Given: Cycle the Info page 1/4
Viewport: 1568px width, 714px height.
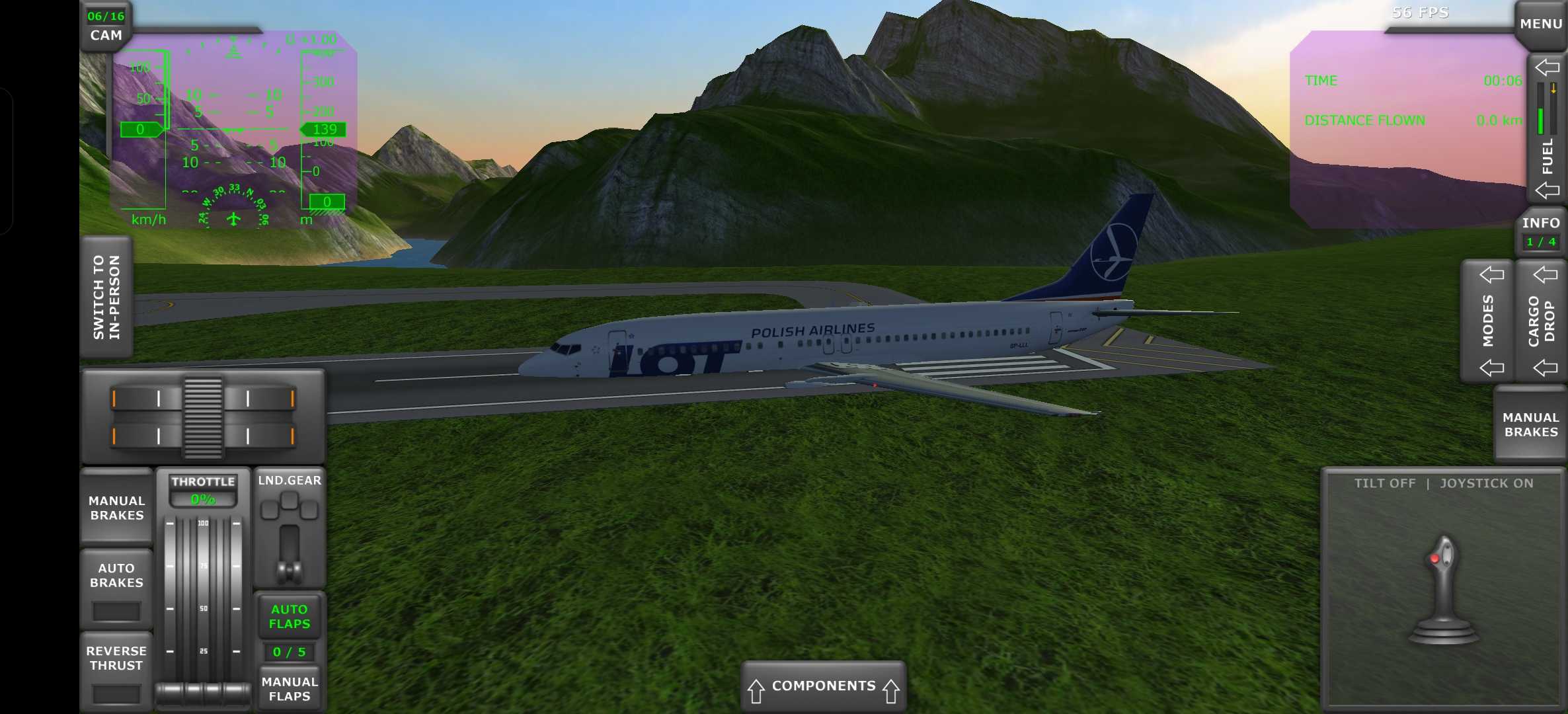Looking at the screenshot, I should tap(1540, 232).
